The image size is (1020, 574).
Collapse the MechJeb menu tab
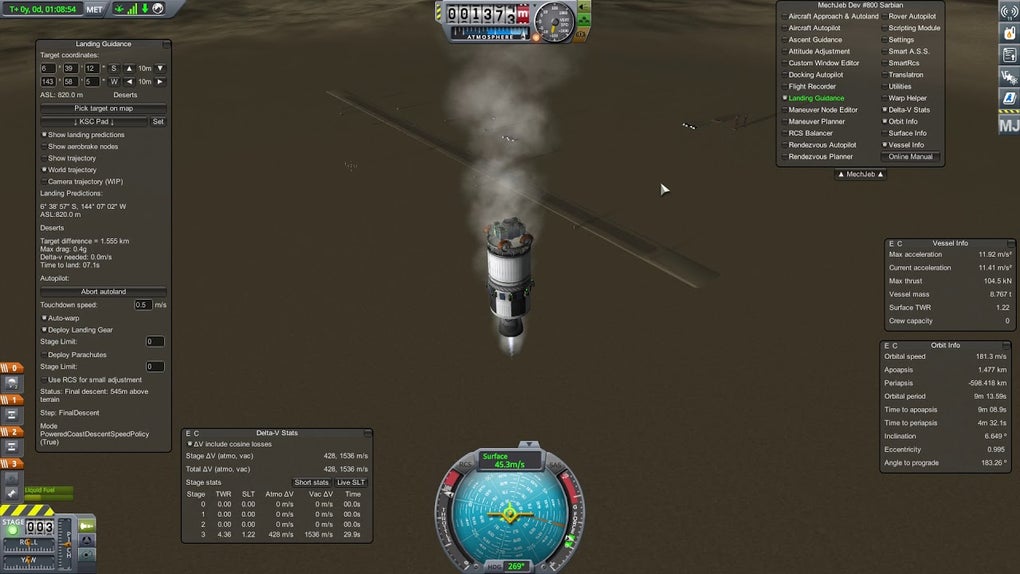coord(860,174)
